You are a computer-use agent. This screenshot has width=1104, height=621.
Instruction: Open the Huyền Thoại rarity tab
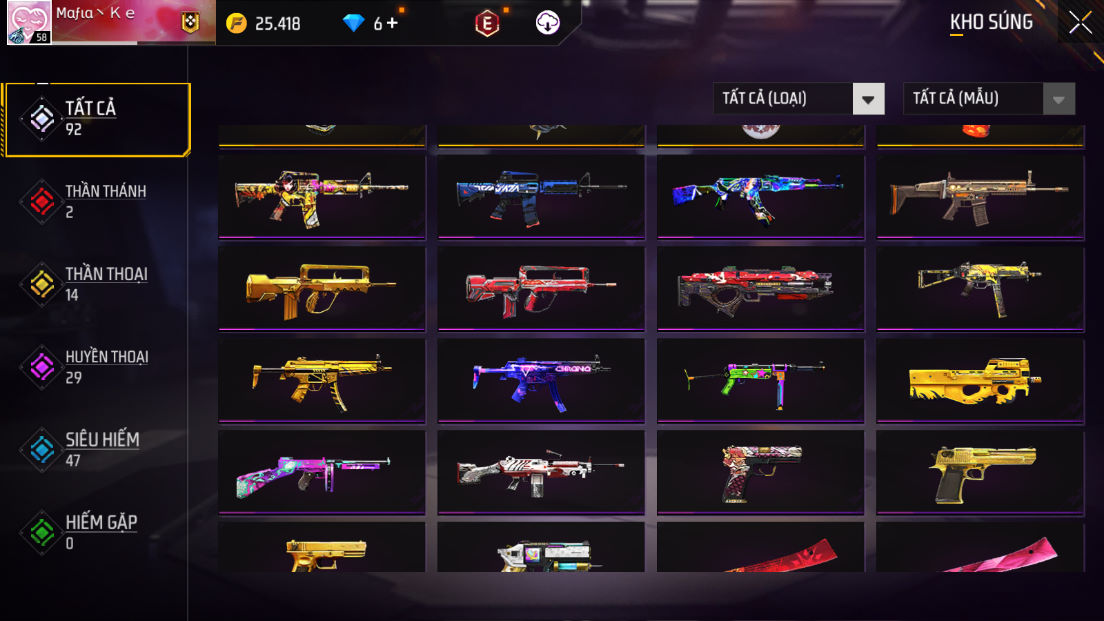click(96, 367)
